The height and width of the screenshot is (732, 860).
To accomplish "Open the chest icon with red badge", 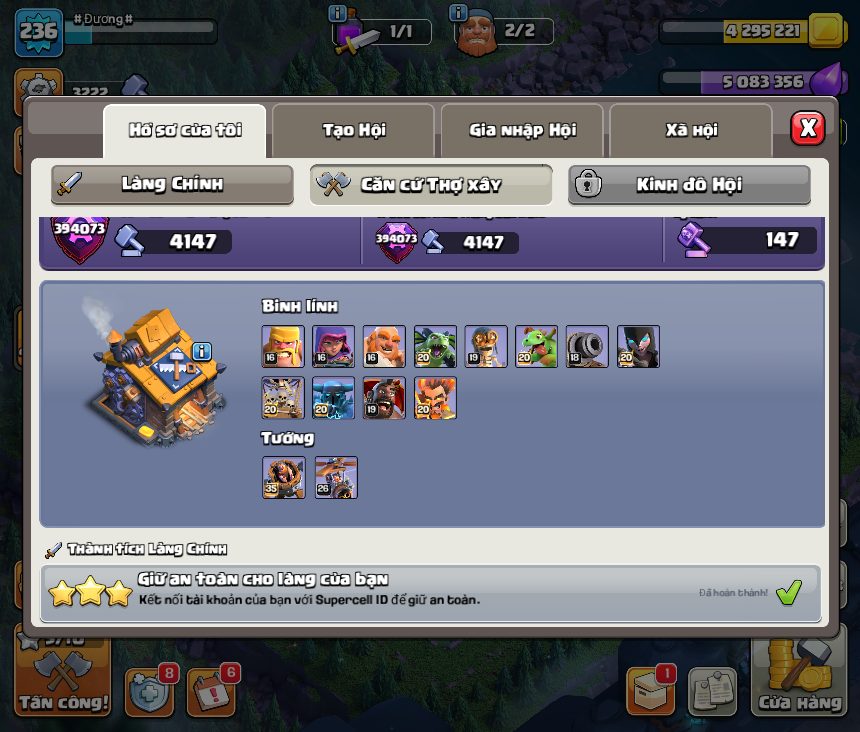I will (649, 690).
